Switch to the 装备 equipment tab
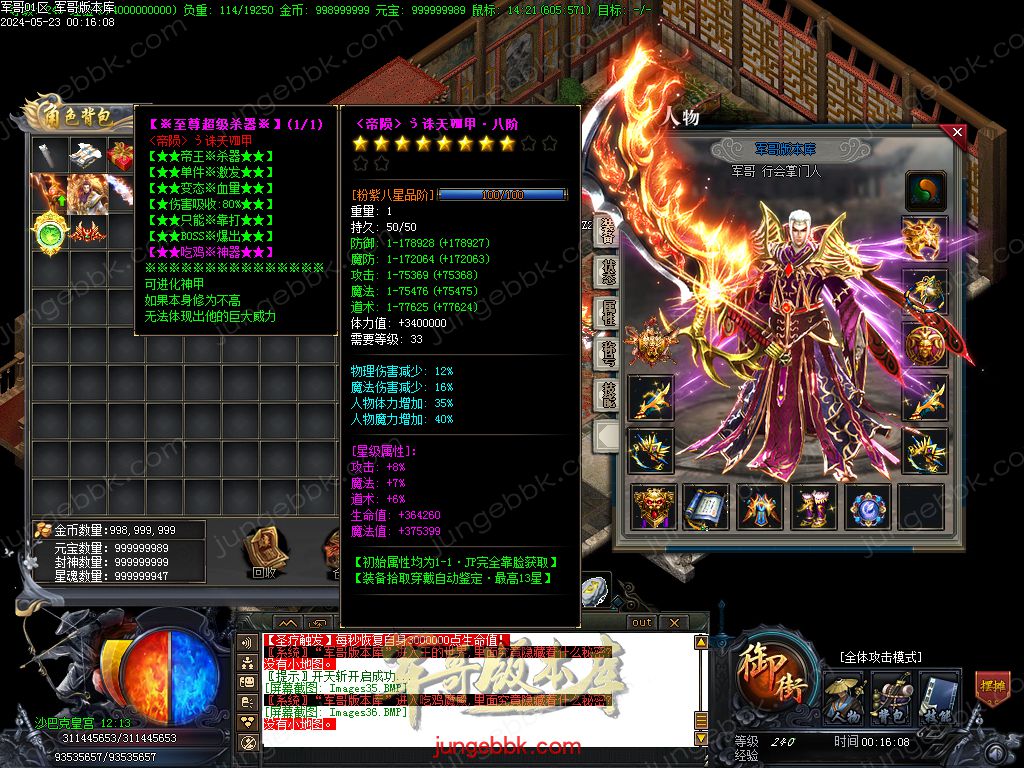The width and height of the screenshot is (1024, 768). [x=606, y=229]
